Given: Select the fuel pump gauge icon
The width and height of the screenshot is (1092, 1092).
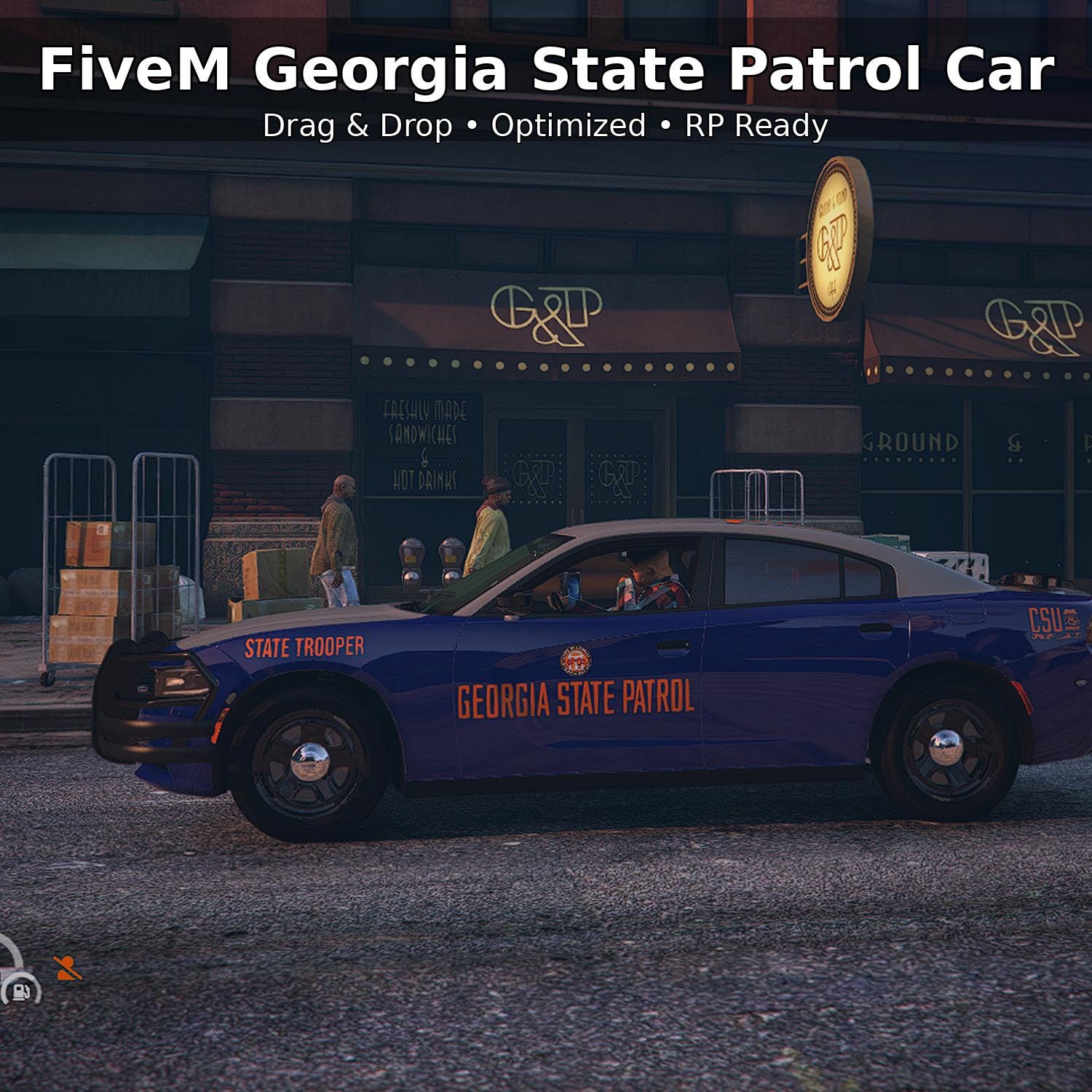Looking at the screenshot, I should (x=20, y=990).
